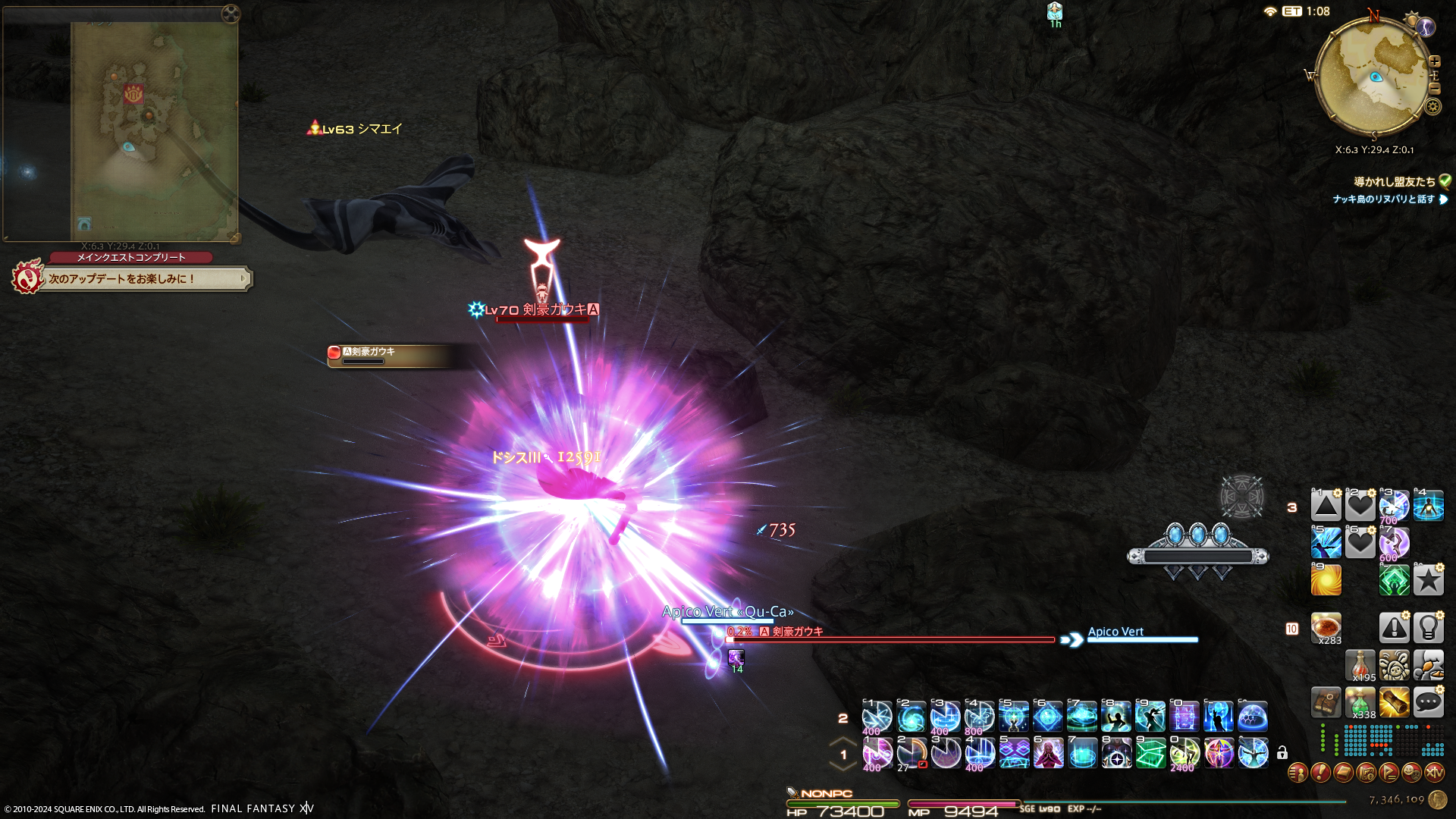The image size is (1456, 819).
Task: Open minimap settings via the gear icon
Action: coord(1432,106)
